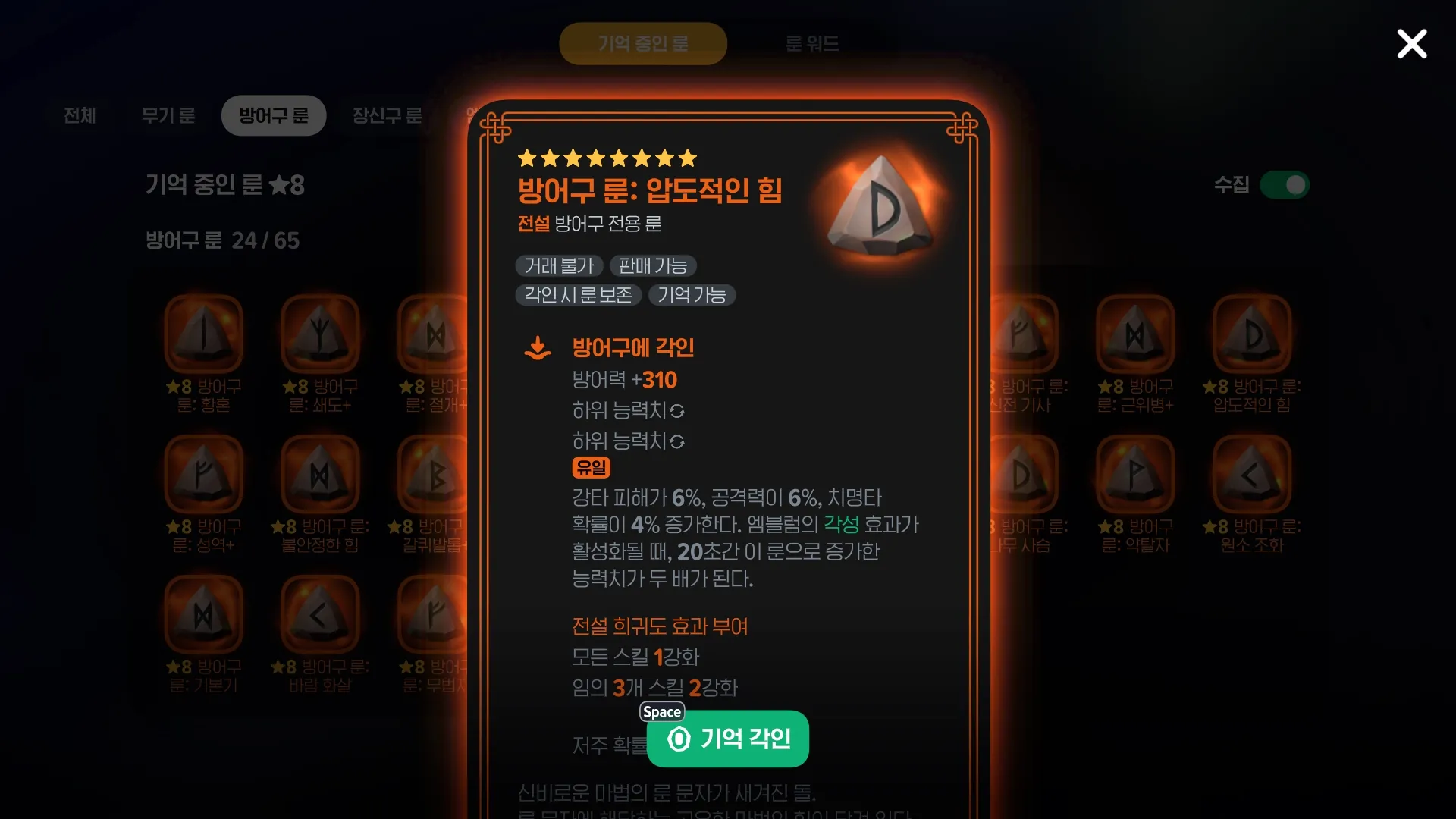Open the ★8 방어구 룬: 기본기 rune
The image size is (1456, 819).
[204, 614]
